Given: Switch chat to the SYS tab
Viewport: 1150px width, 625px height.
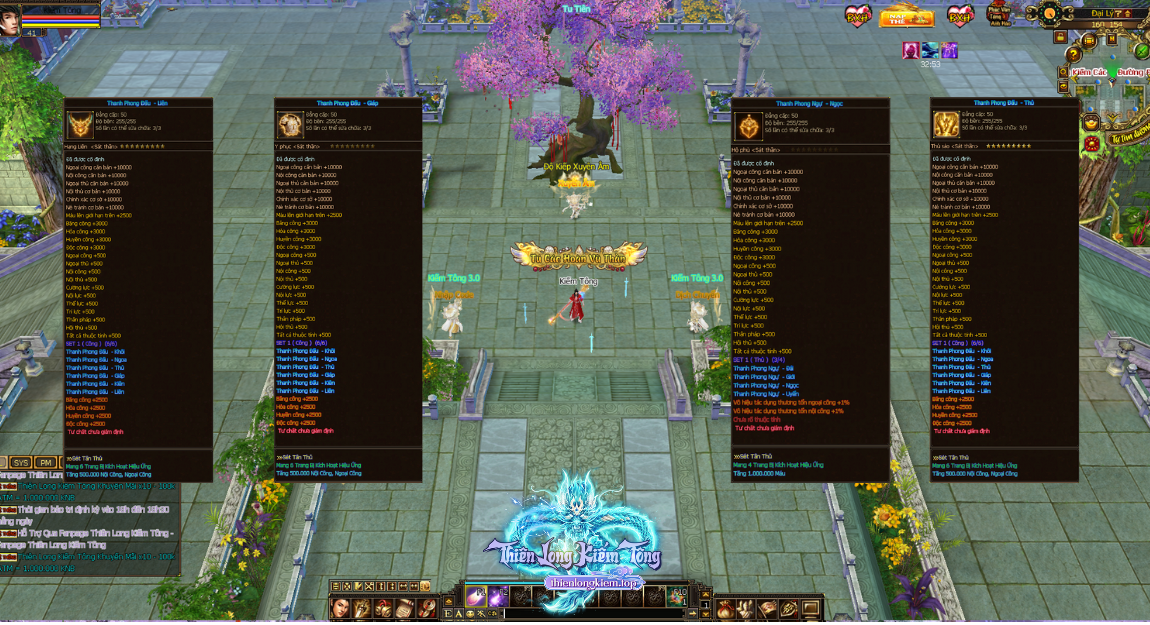Looking at the screenshot, I should (x=21, y=463).
